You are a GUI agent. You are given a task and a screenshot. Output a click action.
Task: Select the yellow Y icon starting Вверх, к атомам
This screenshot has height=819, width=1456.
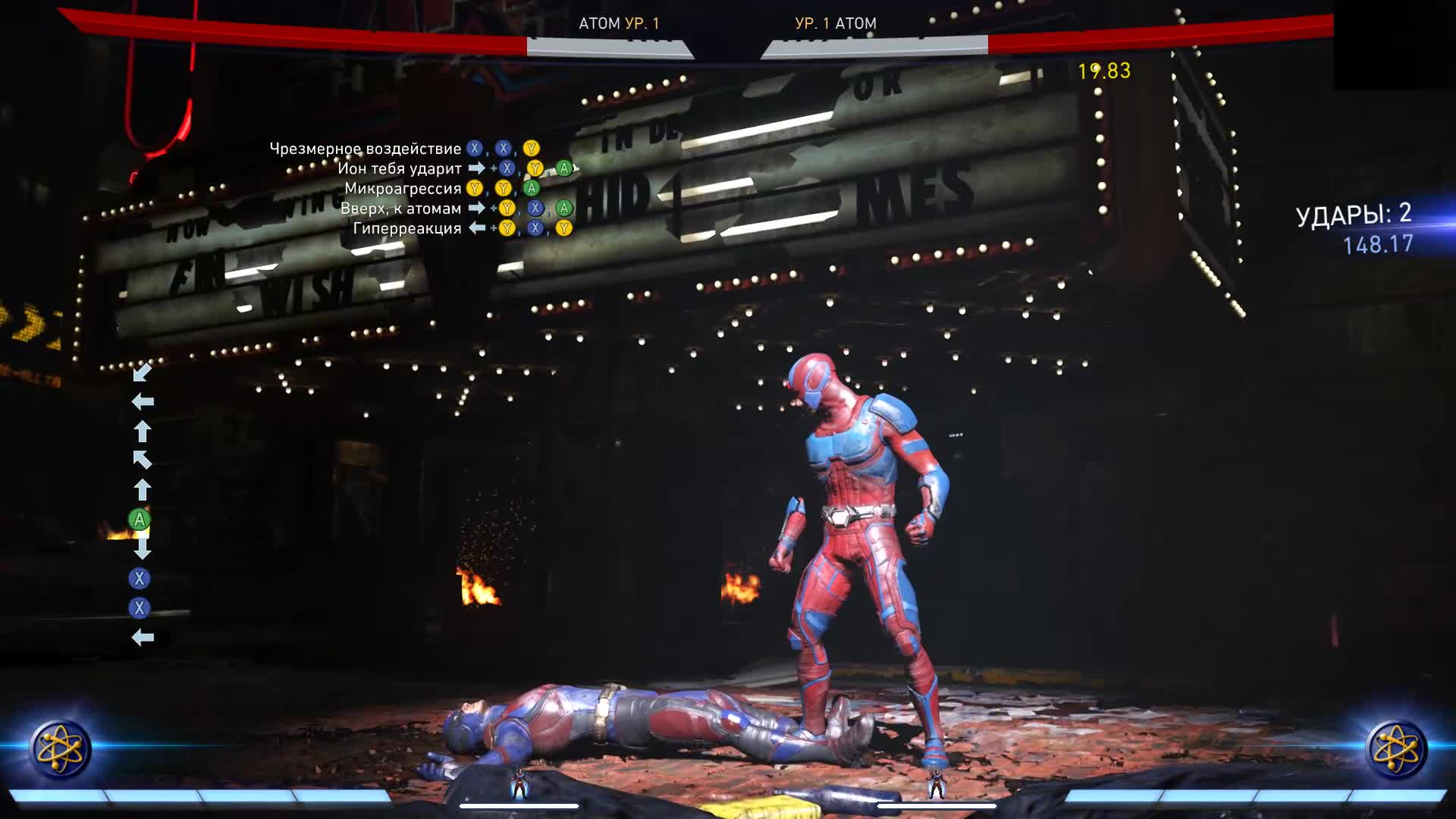point(507,209)
